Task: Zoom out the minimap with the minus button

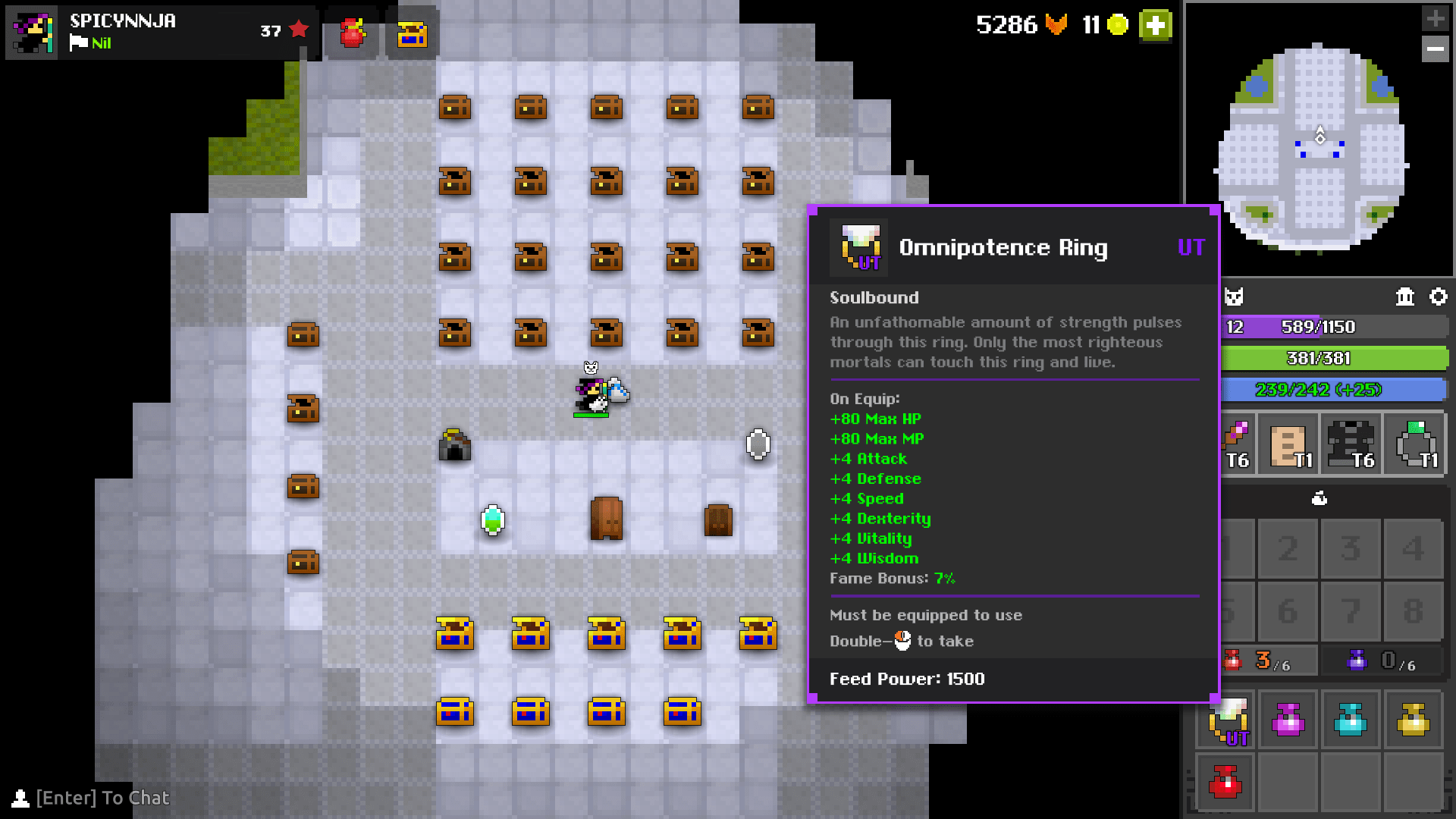Action: click(1436, 49)
